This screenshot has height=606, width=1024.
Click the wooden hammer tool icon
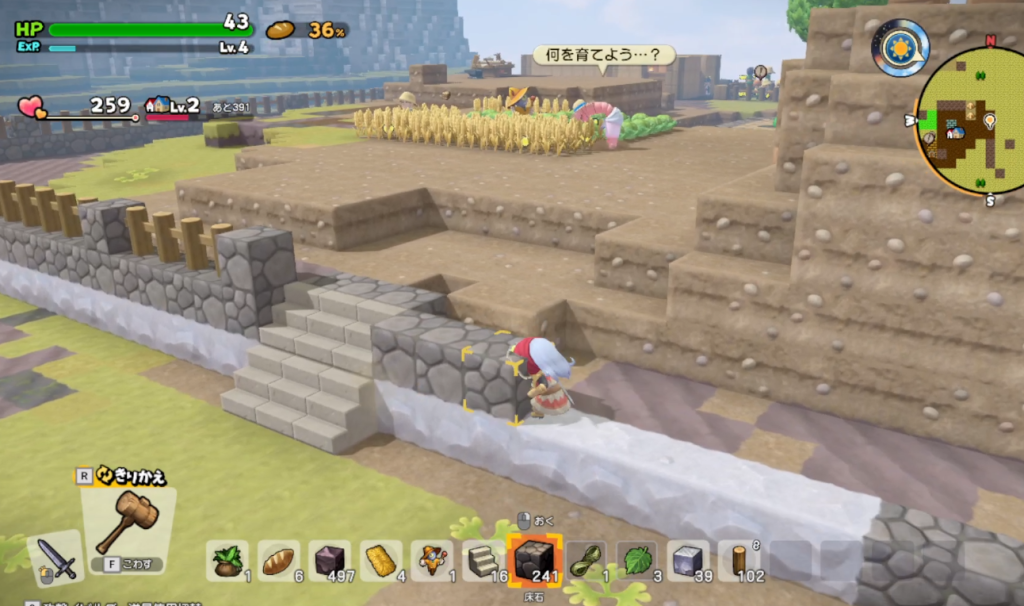coord(127,521)
